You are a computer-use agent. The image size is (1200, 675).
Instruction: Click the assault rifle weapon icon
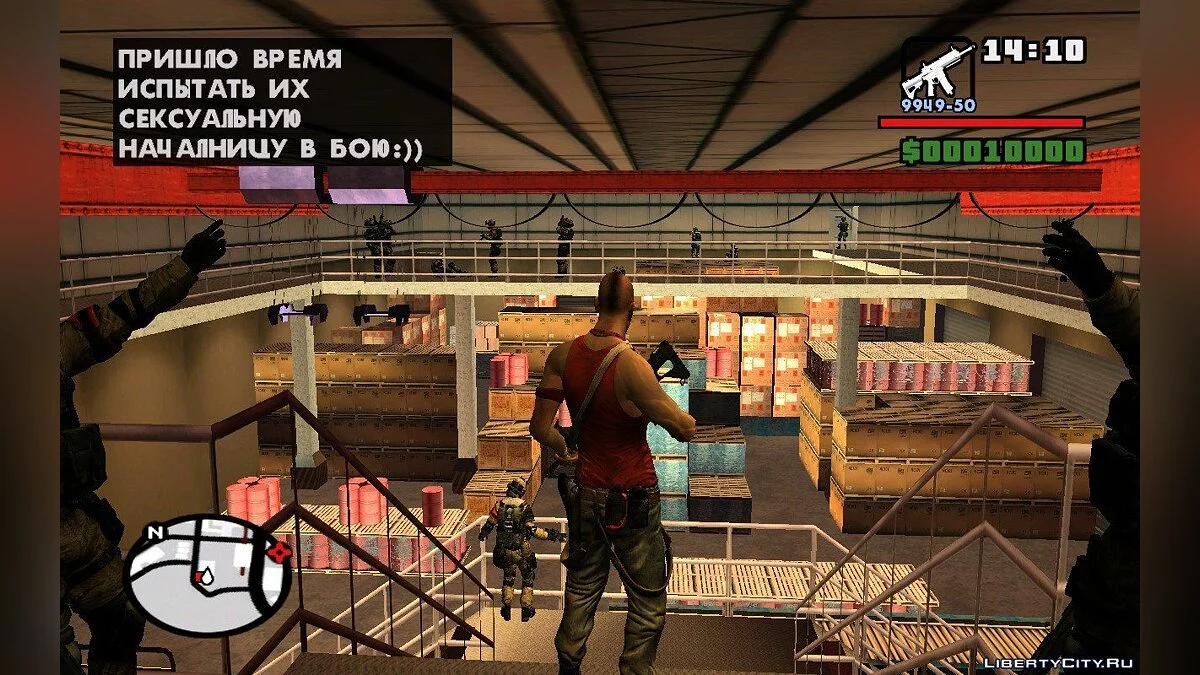coord(937,68)
